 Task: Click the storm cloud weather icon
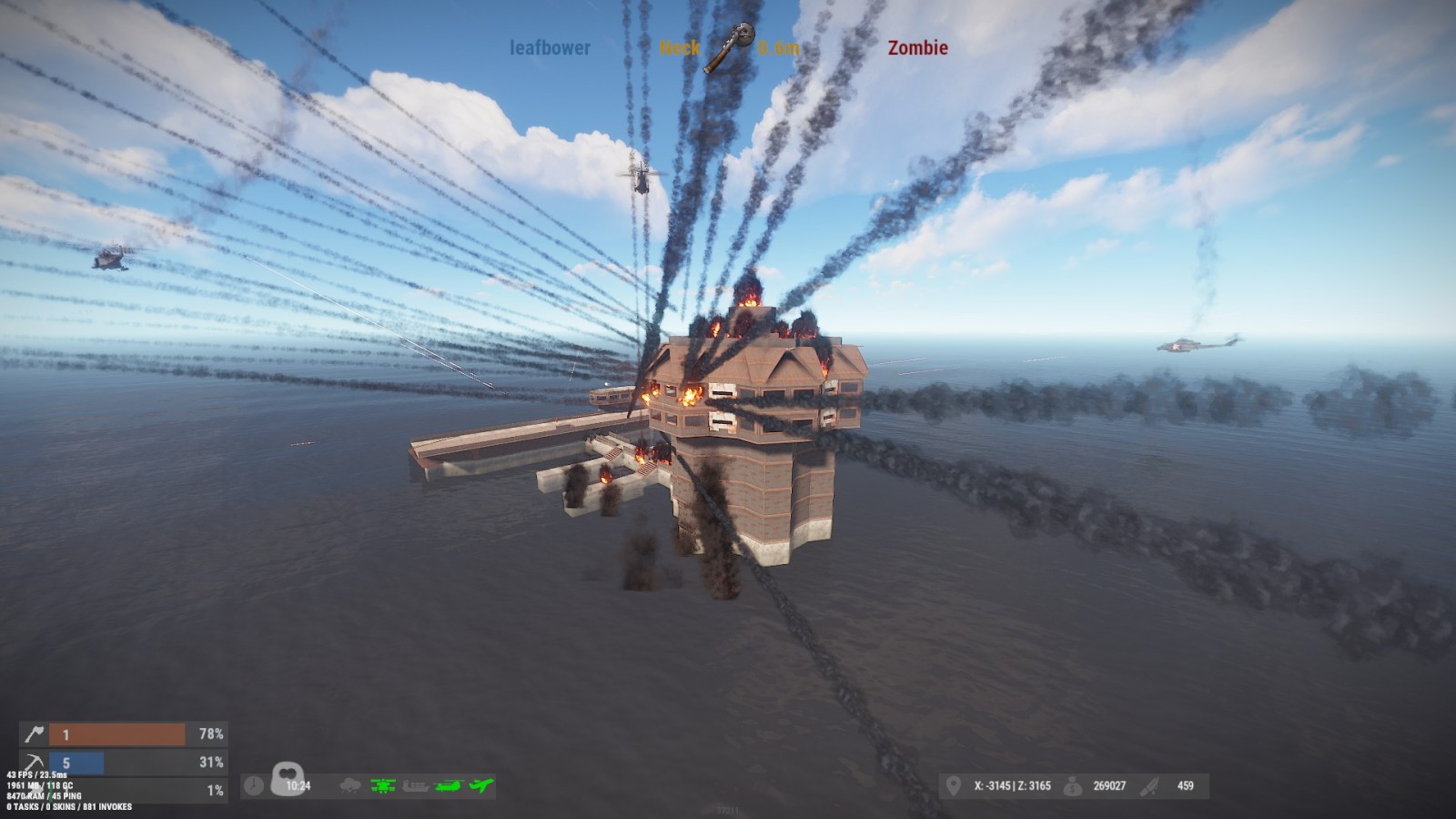349,785
